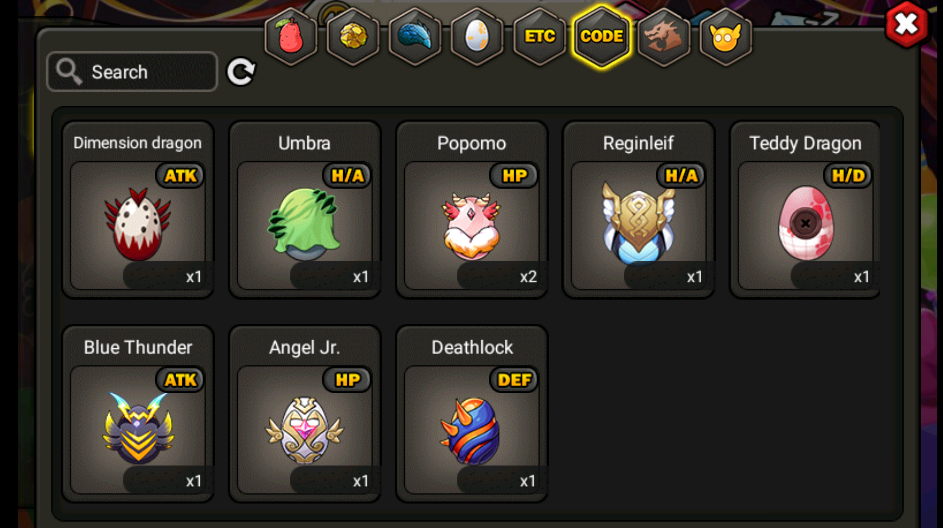Open the ETC tab
The image size is (943, 528).
(x=540, y=37)
